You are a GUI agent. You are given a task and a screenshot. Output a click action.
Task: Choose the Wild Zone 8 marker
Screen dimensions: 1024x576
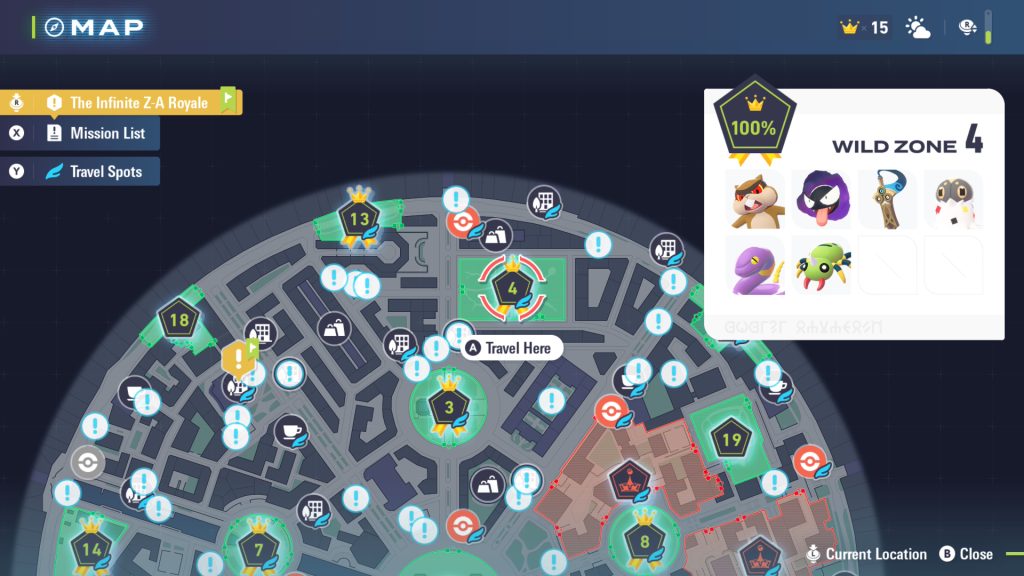tap(644, 541)
